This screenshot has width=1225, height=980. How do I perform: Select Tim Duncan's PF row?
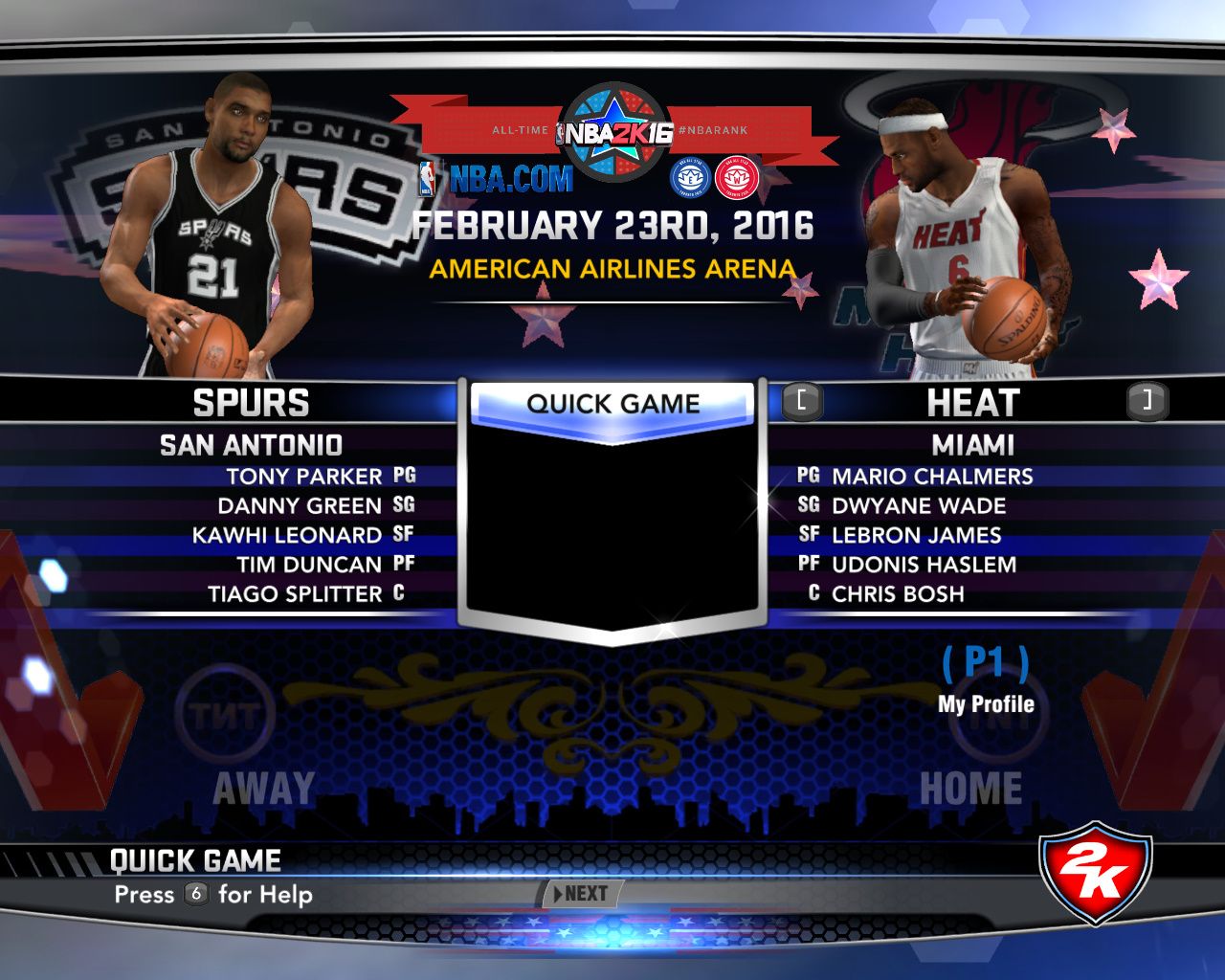[x=309, y=565]
